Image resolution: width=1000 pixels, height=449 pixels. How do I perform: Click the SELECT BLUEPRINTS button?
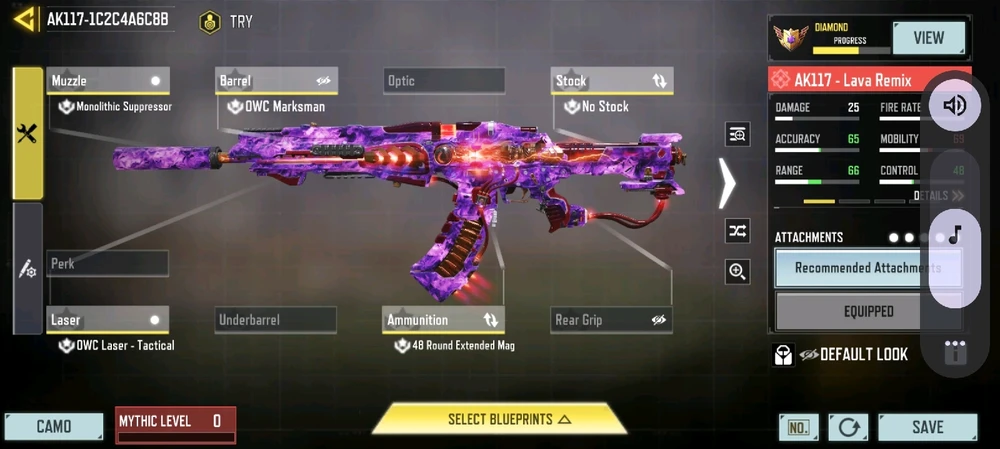[x=499, y=419]
